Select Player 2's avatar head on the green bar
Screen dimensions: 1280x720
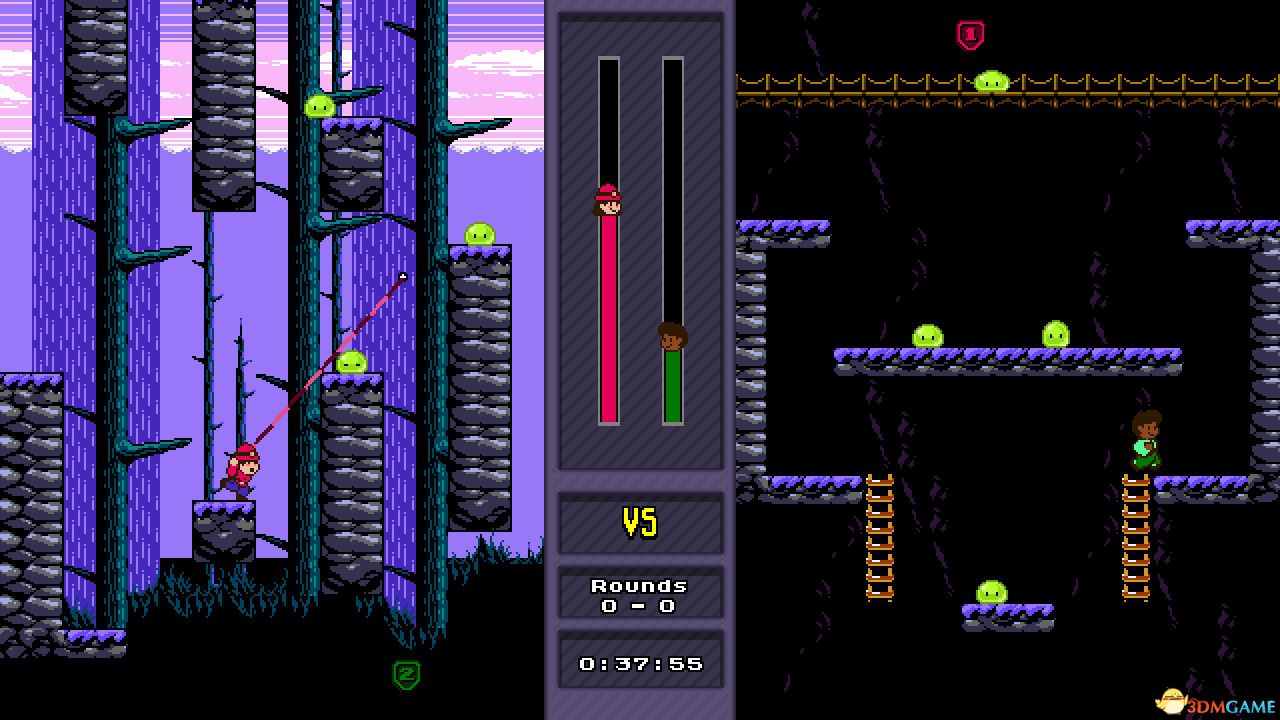click(673, 338)
